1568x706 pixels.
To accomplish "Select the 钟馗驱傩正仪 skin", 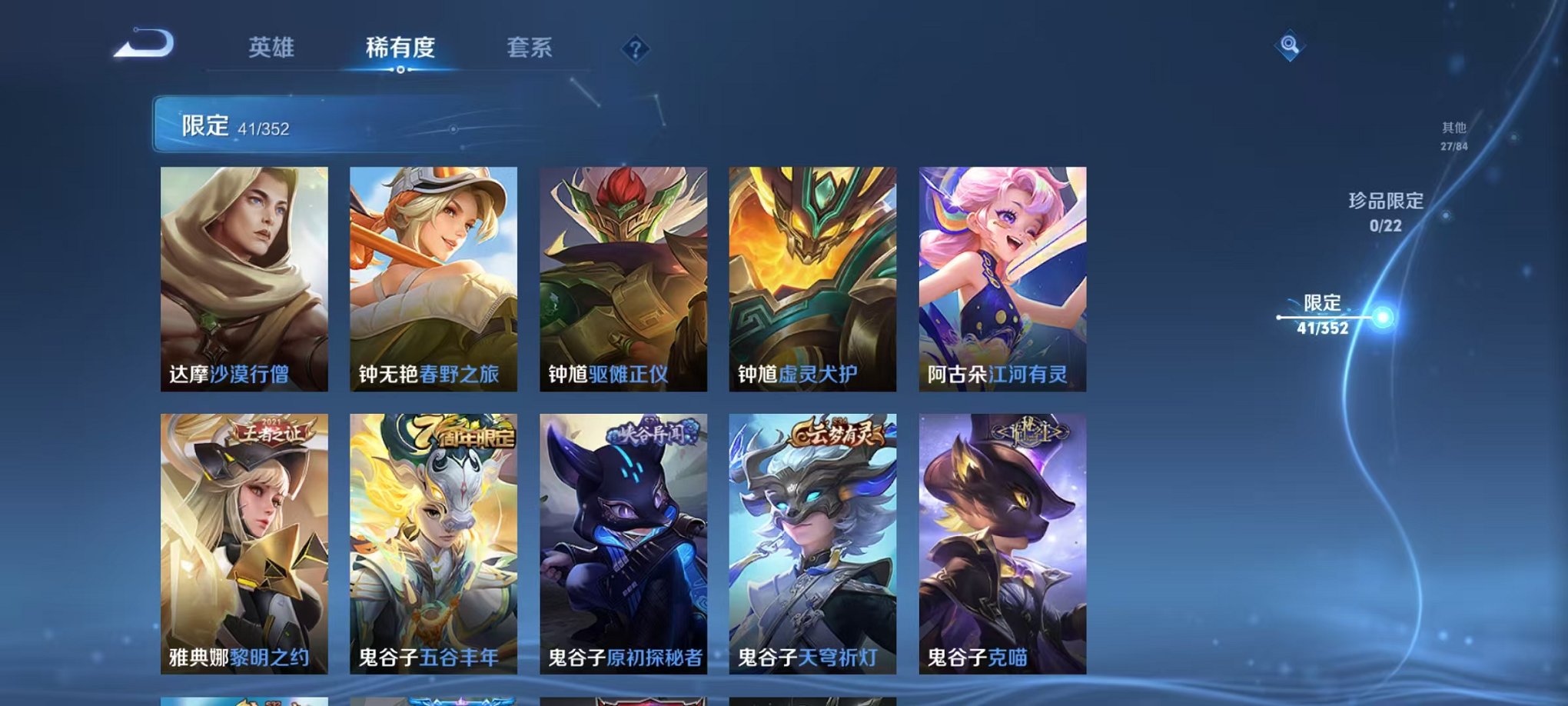I will [624, 281].
